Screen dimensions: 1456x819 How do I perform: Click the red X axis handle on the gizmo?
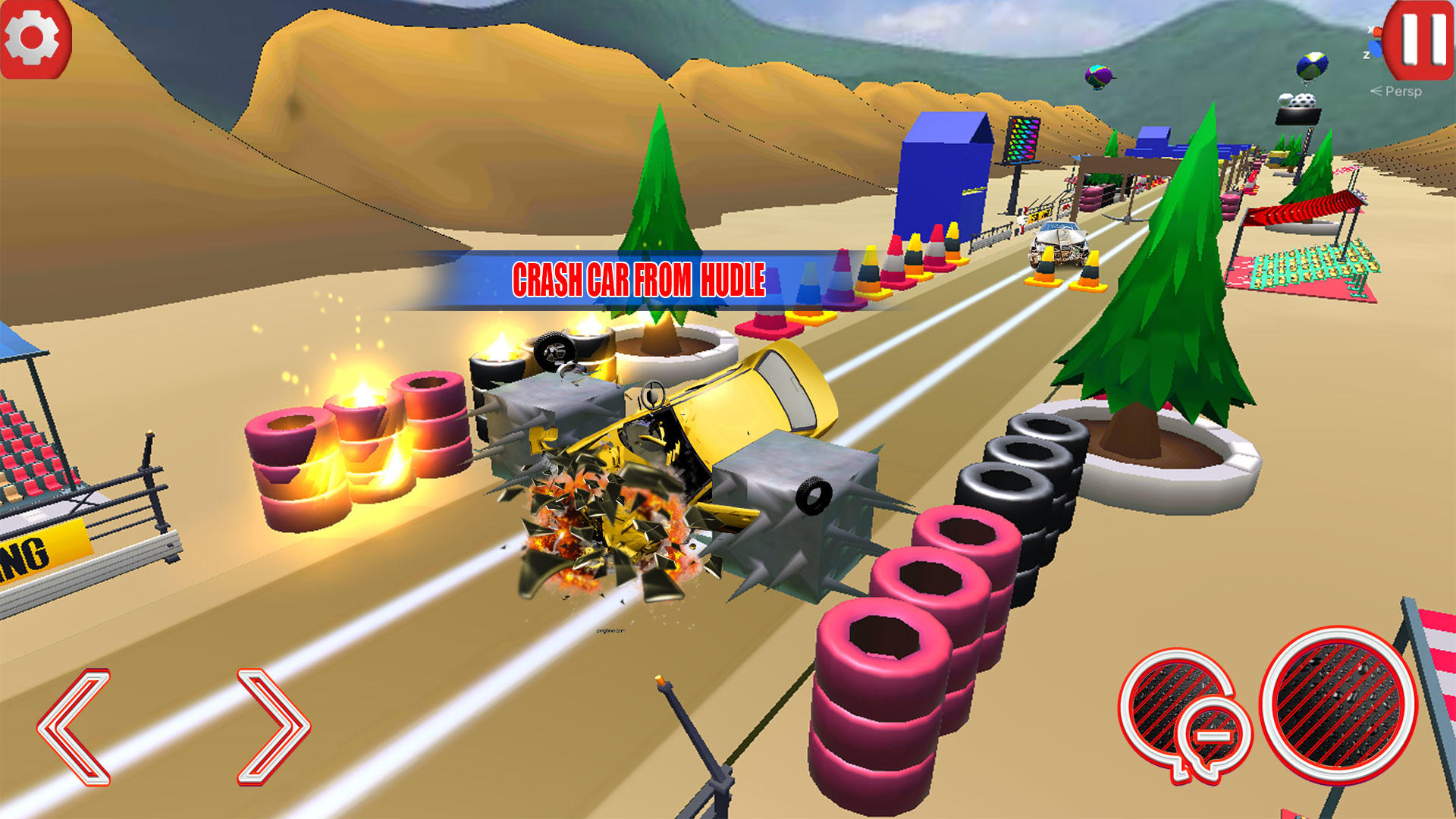[1378, 30]
